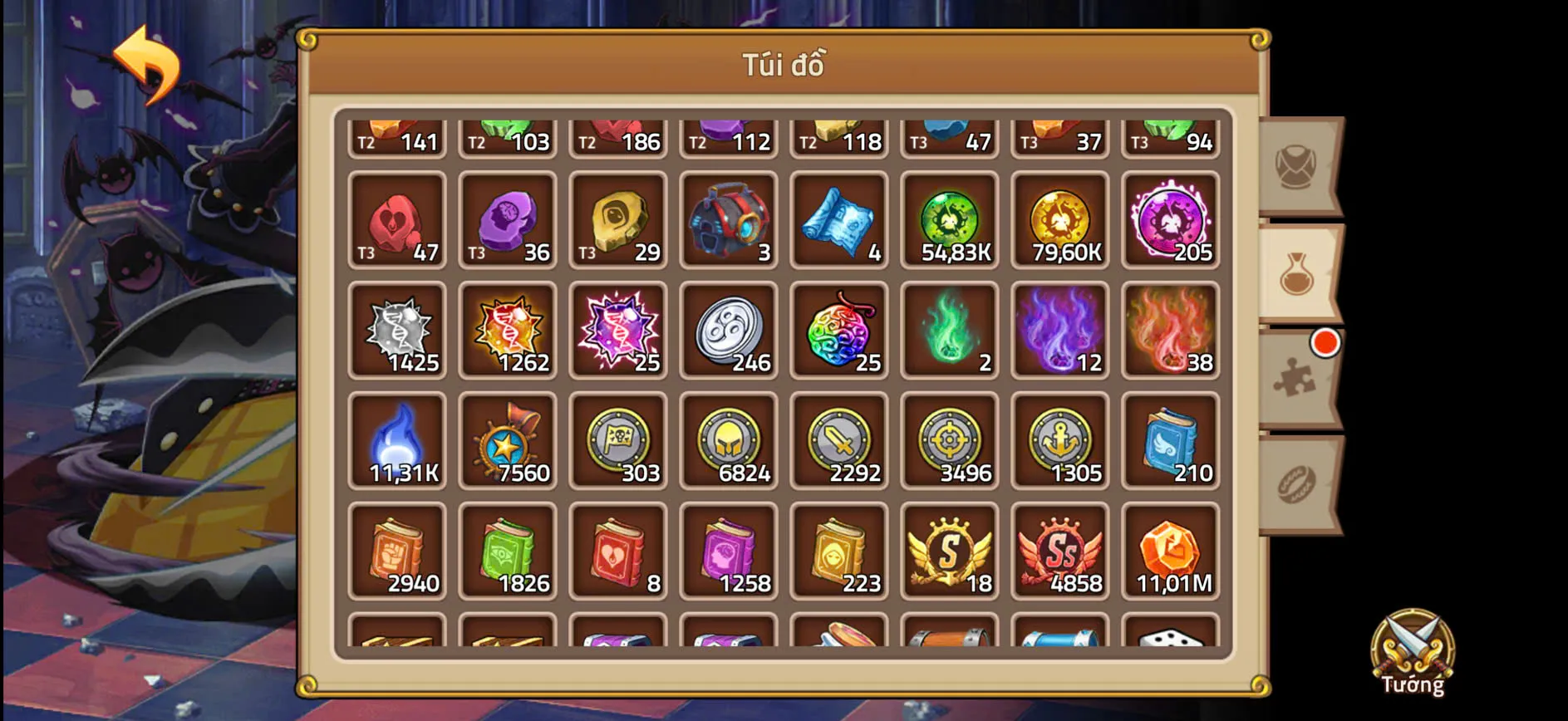This screenshot has width=1568, height=721.
Task: Select the puzzle piece tab with notification
Action: click(1296, 382)
